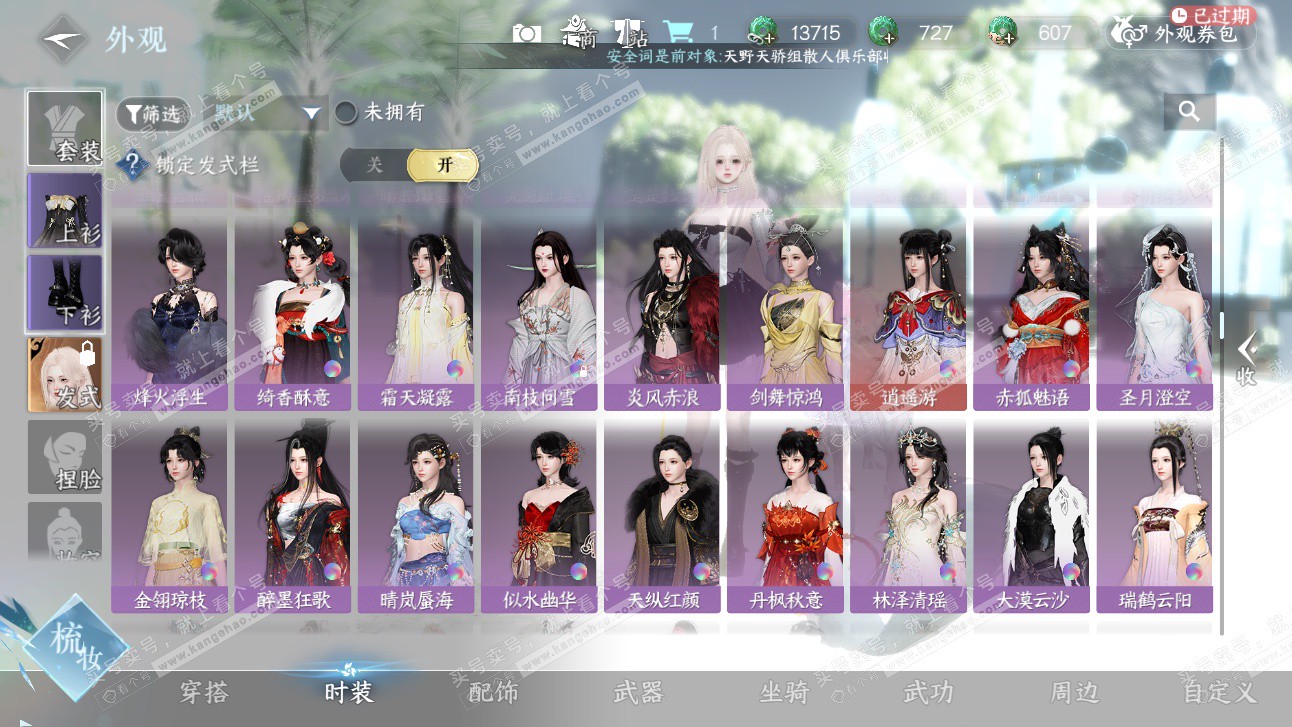Set 锁定发式栏 toggle to 关
This screenshot has height=727, width=1292.
click(x=375, y=165)
